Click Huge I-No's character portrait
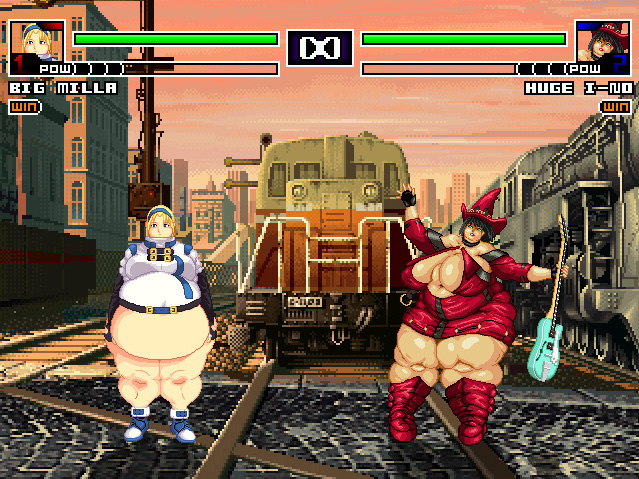This screenshot has width=639, height=479. 602,46
